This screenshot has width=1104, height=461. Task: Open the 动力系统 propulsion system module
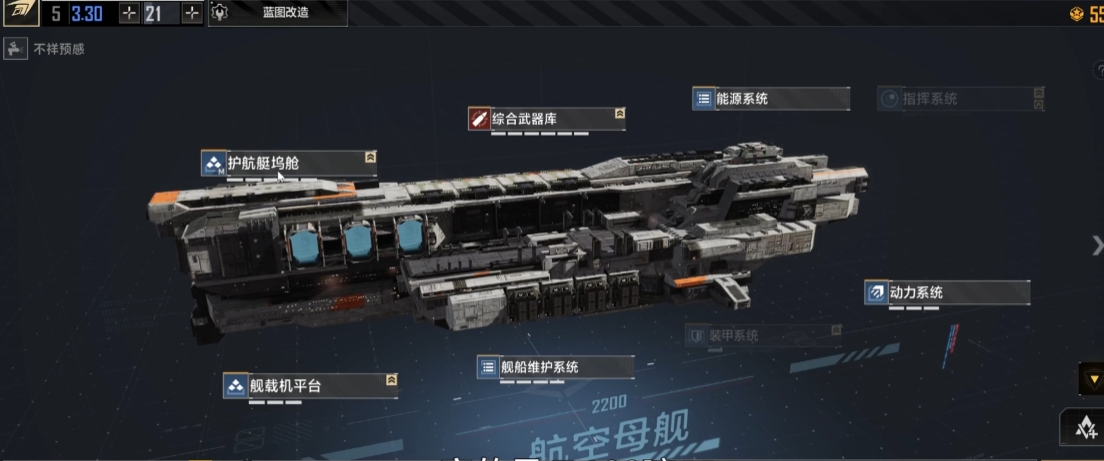point(946,293)
